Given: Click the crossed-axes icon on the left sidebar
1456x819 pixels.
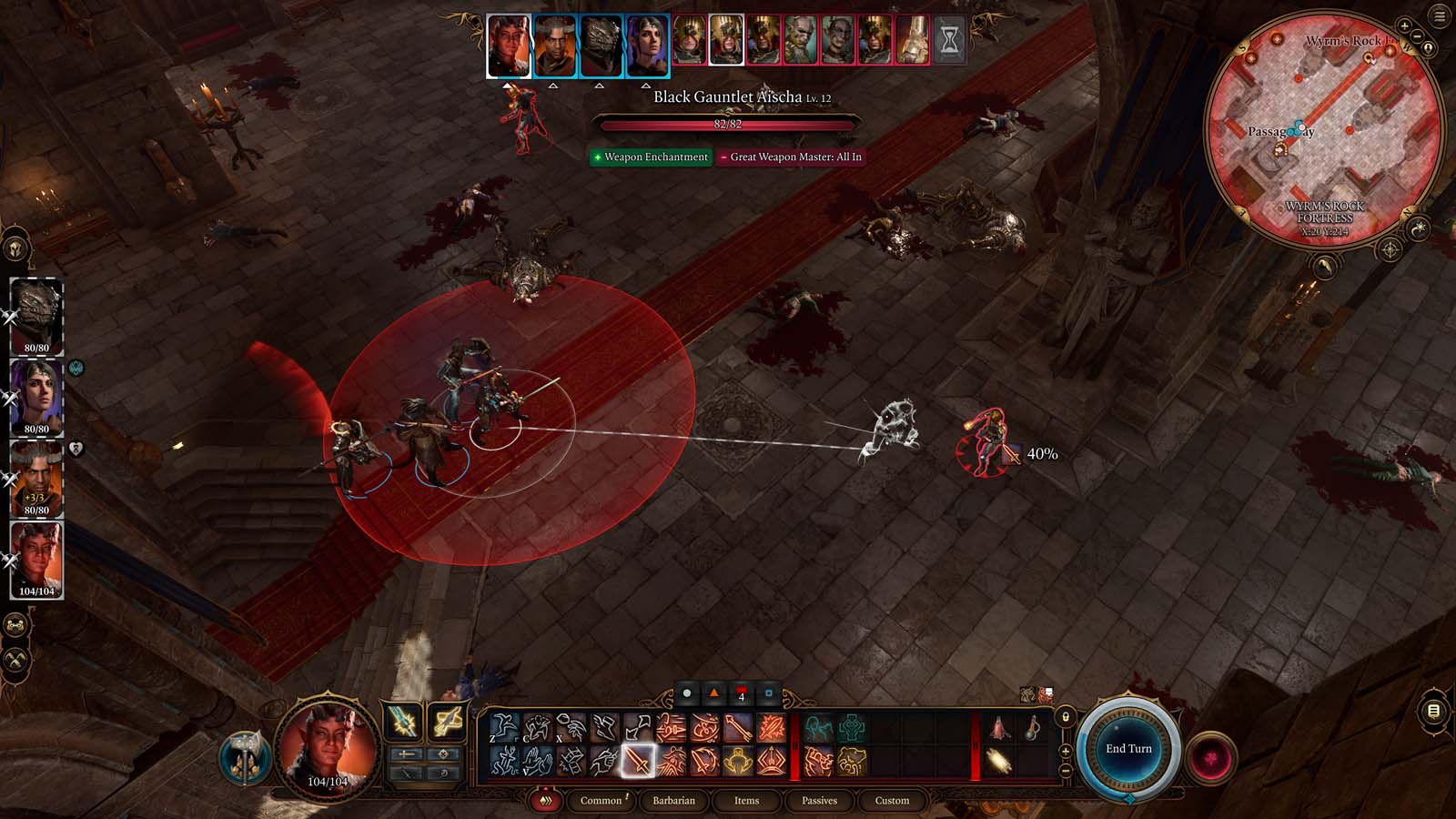Looking at the screenshot, I should (x=15, y=660).
